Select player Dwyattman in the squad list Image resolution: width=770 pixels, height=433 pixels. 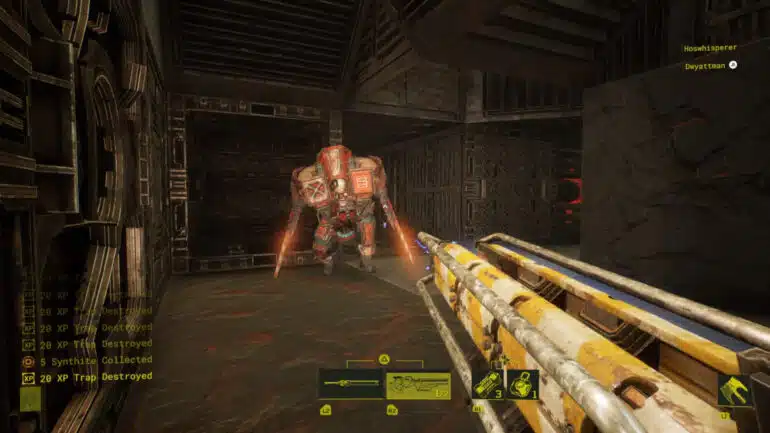tap(705, 65)
